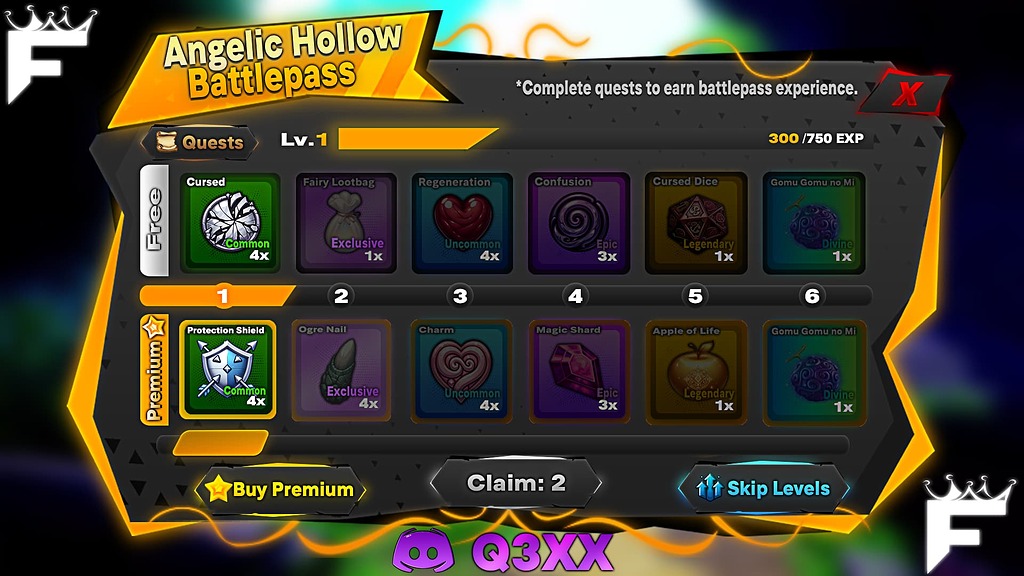Select the Charm premium reward
This screenshot has width=1024, height=576.
[462, 370]
